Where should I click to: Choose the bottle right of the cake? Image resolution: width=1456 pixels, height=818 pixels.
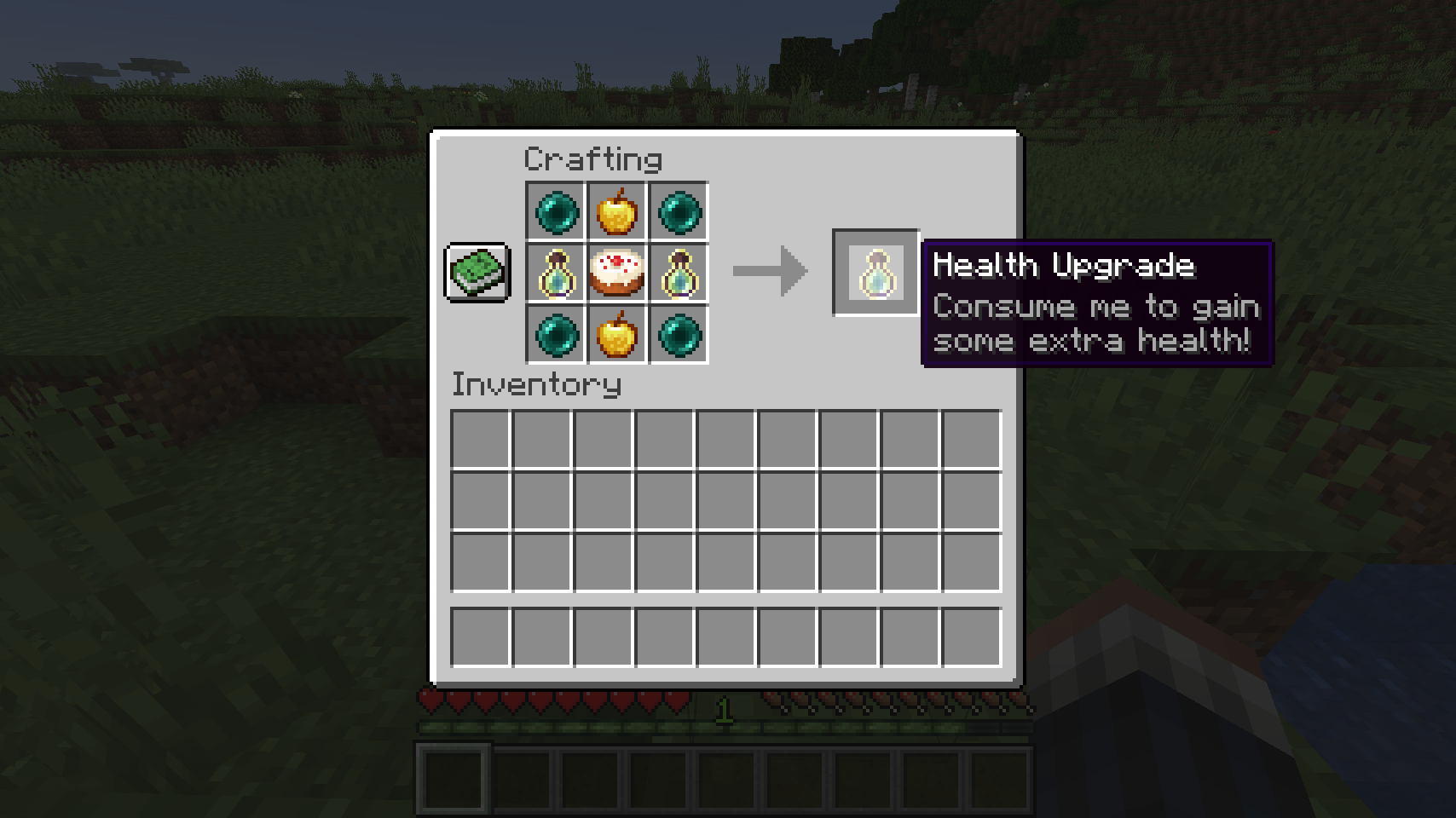(679, 273)
